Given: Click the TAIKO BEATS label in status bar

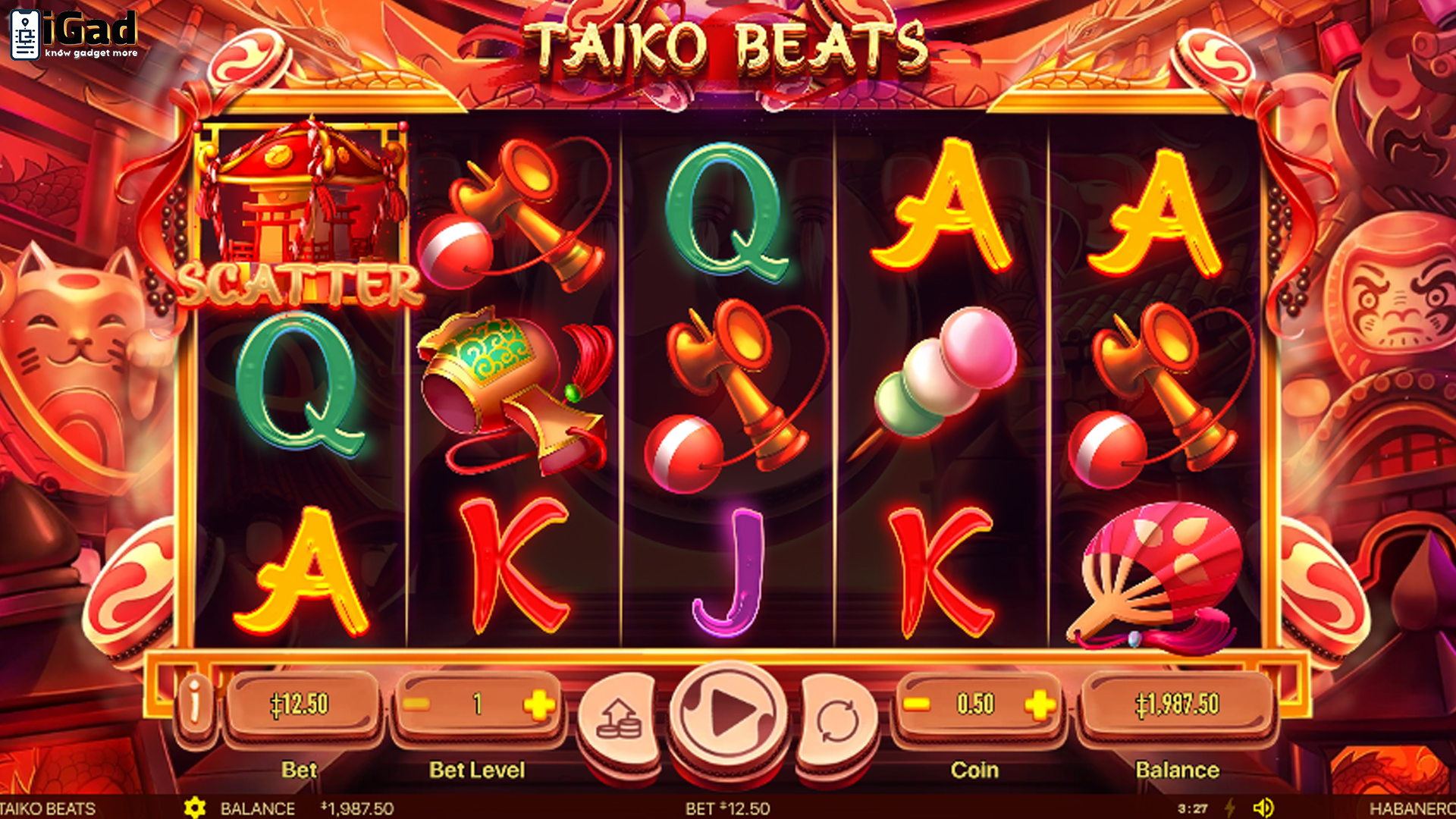Looking at the screenshot, I should pos(45,808).
